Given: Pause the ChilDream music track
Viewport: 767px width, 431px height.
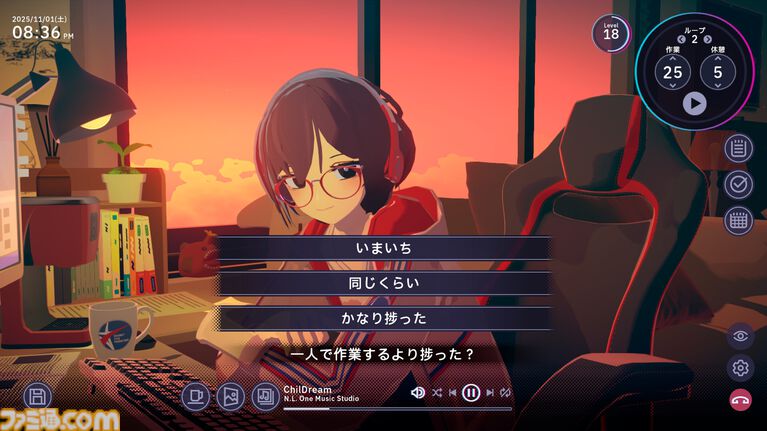Looking at the screenshot, I should click(x=471, y=393).
